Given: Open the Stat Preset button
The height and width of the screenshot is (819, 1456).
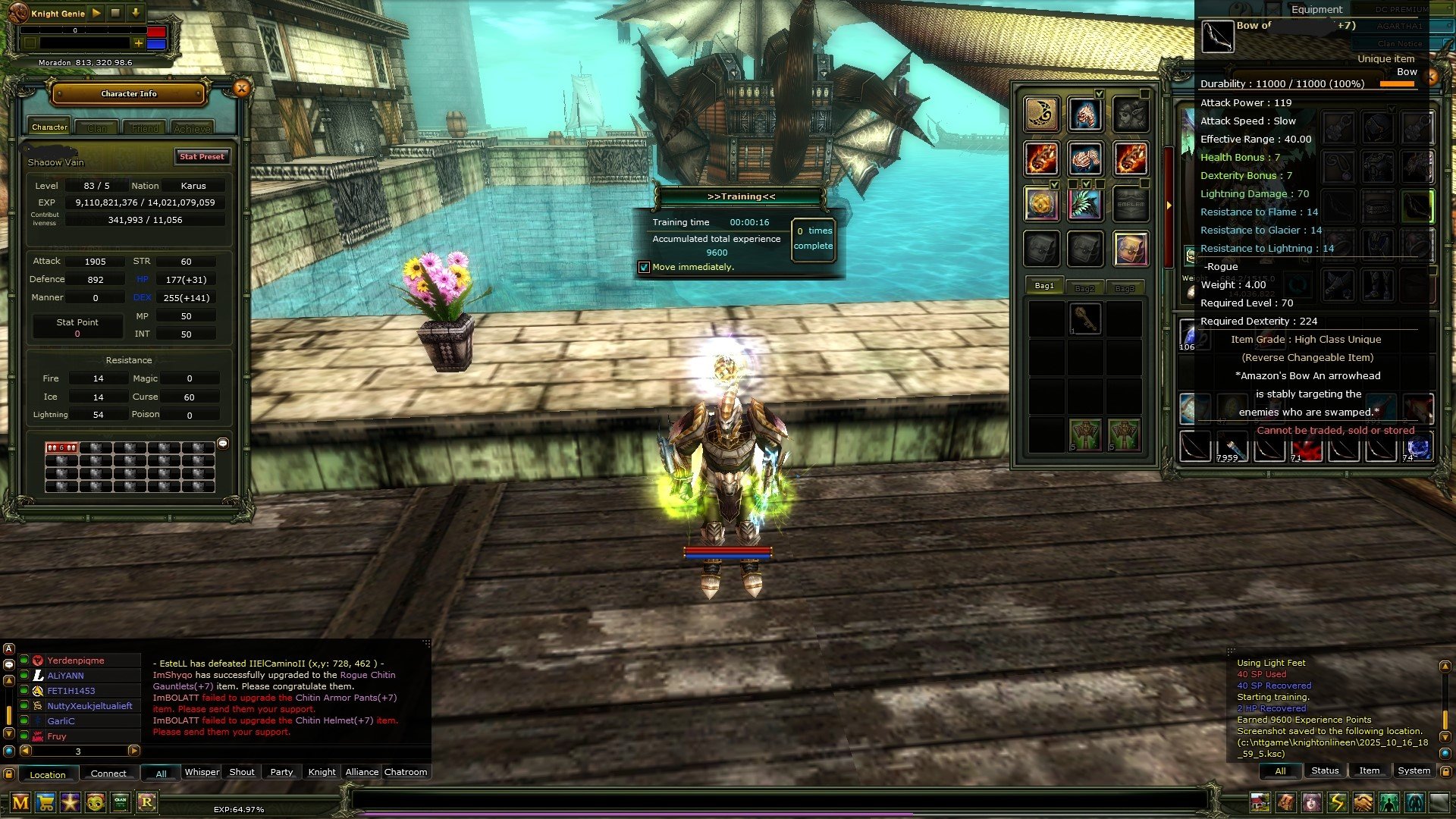Looking at the screenshot, I should click(x=202, y=157).
